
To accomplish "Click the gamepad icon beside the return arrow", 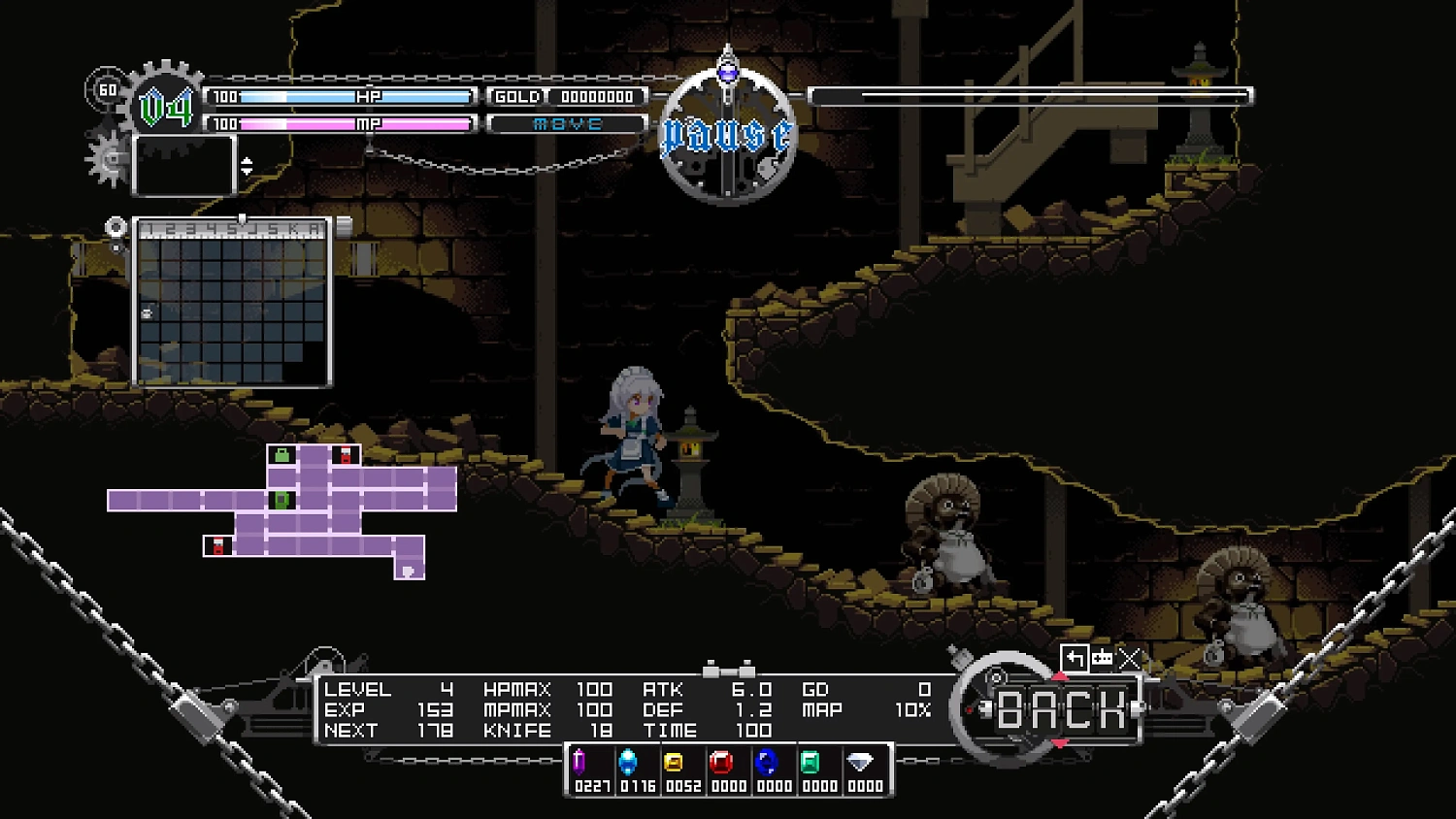I will pos(1103,658).
